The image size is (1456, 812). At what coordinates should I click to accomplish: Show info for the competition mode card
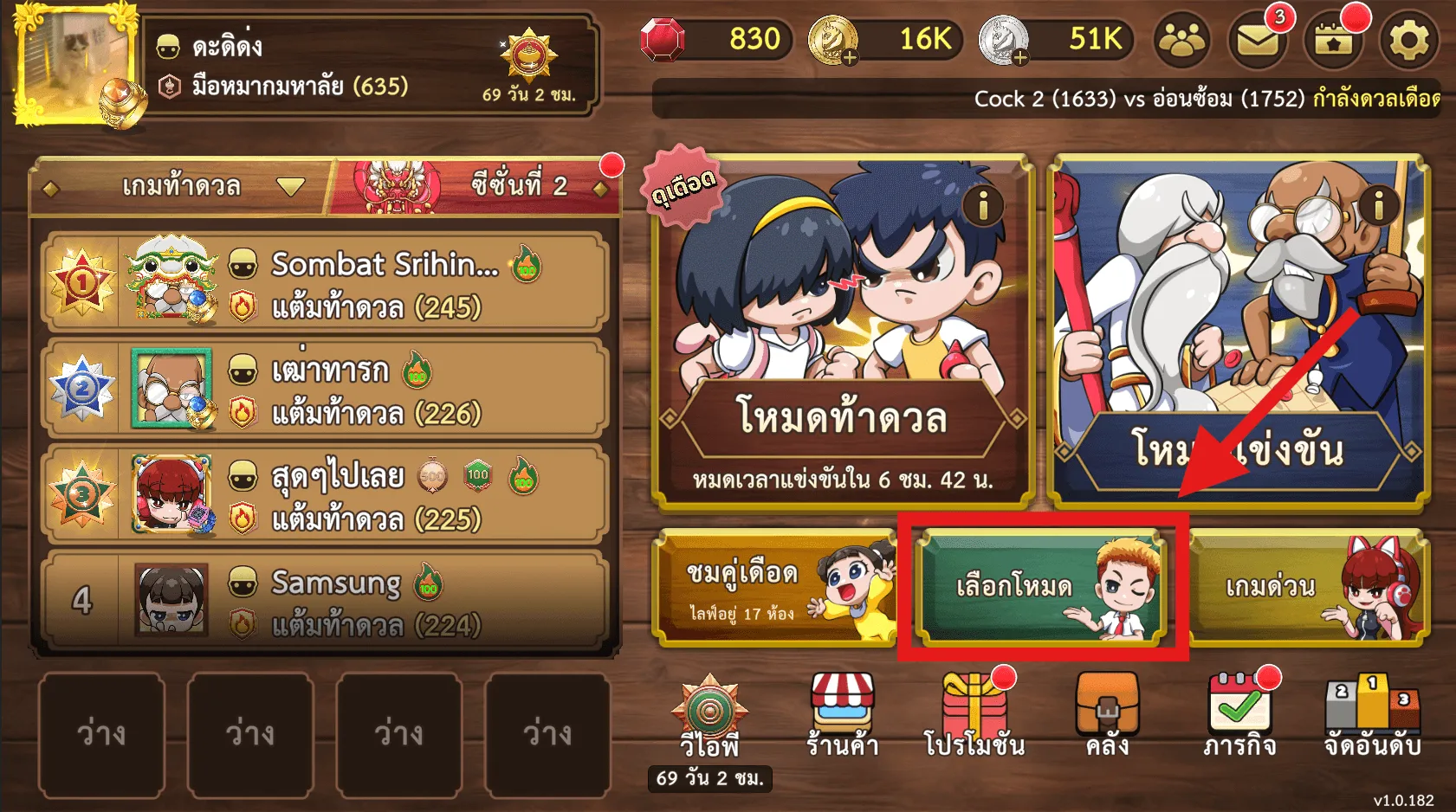click(x=1378, y=205)
